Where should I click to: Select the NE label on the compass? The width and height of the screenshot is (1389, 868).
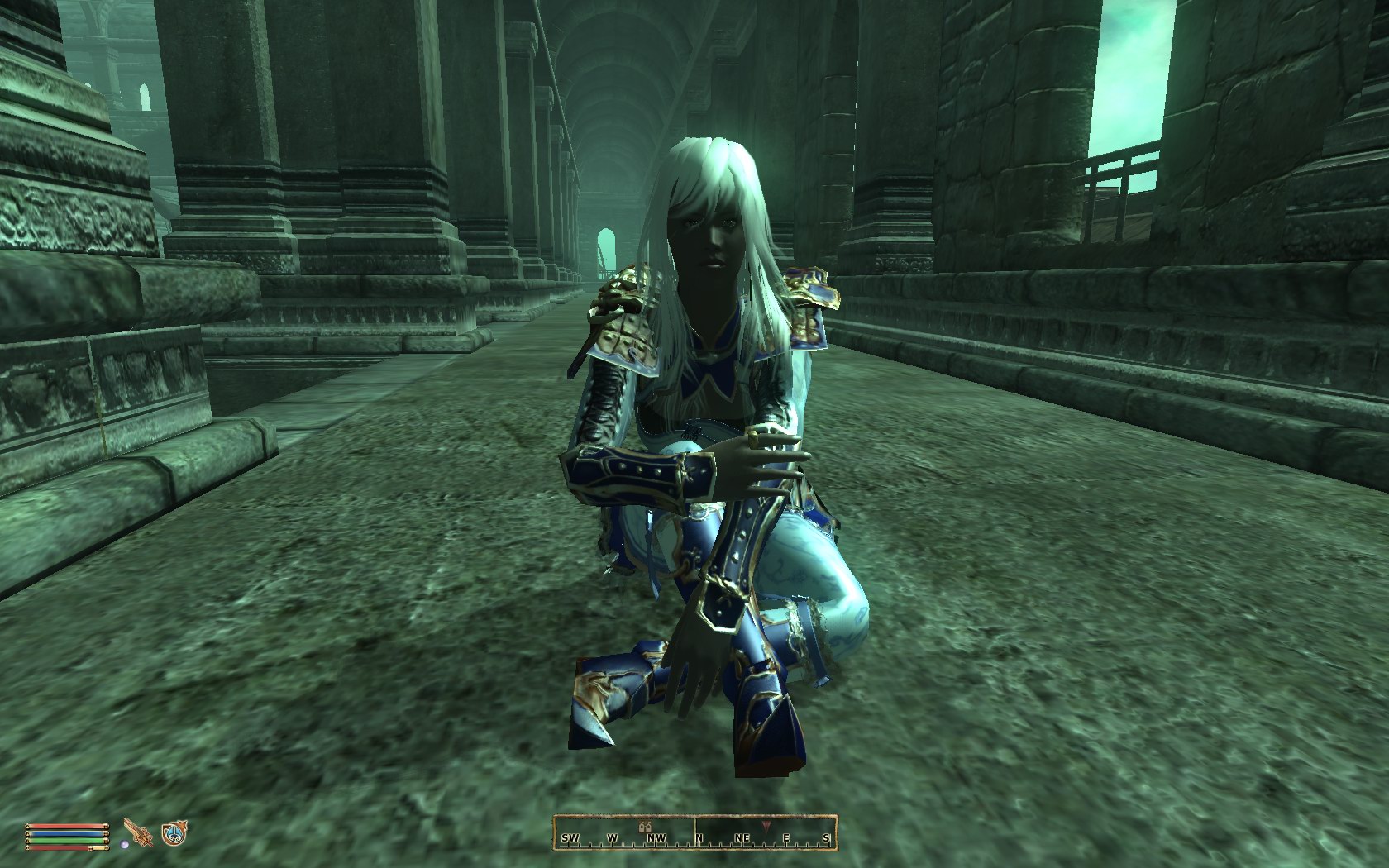tap(742, 837)
